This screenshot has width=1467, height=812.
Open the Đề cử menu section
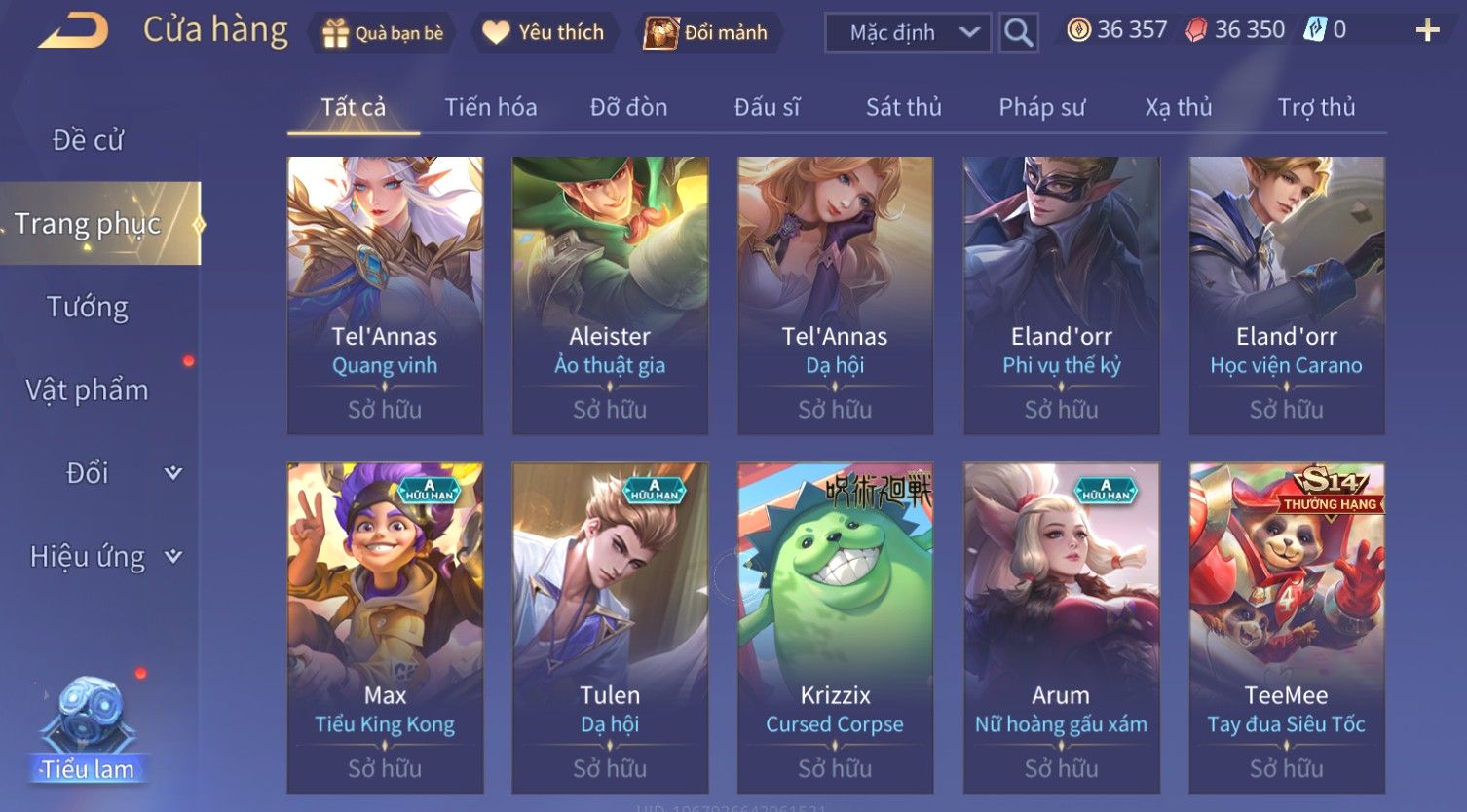pos(88,140)
